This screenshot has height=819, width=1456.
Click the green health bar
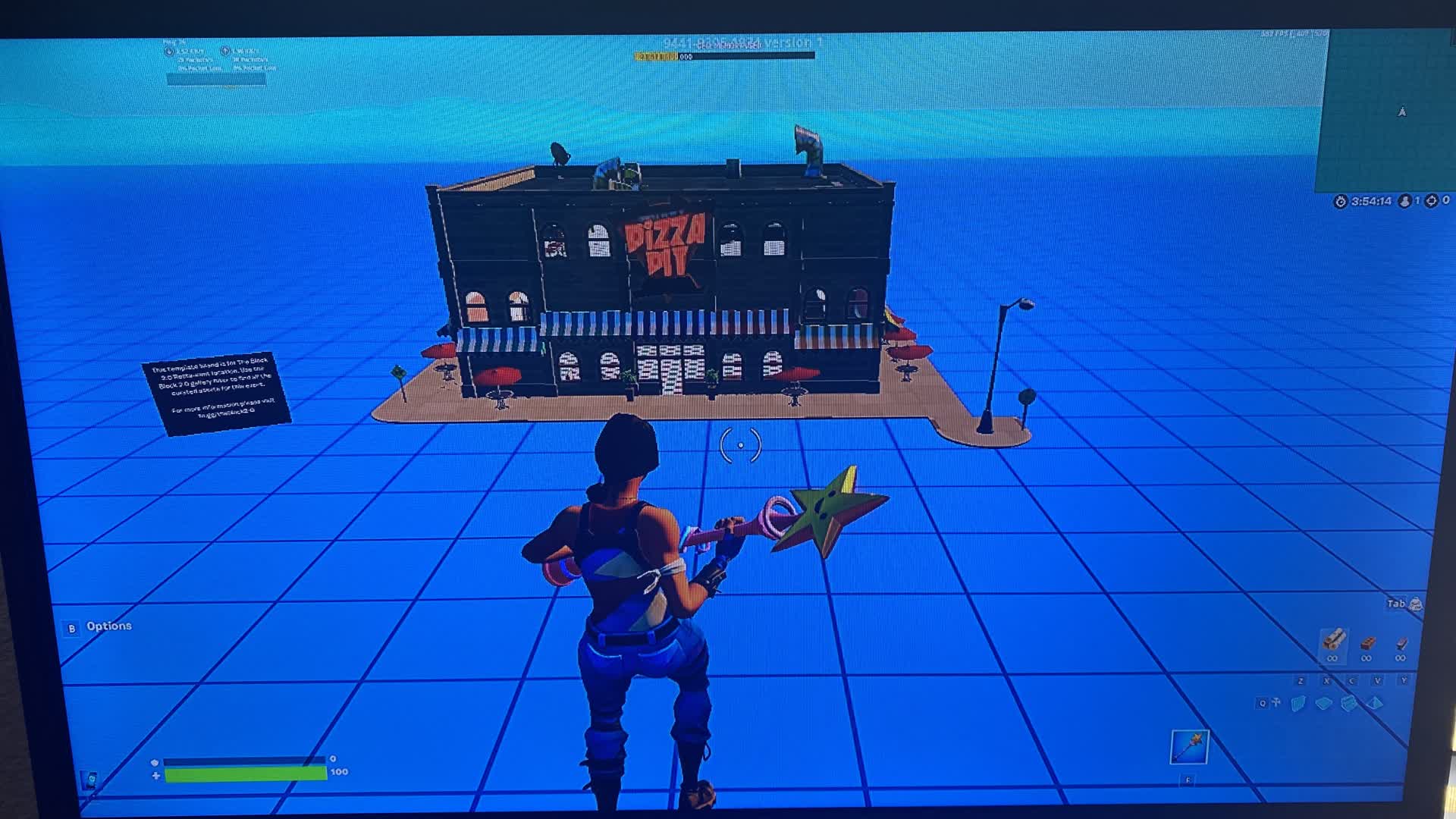(x=243, y=775)
